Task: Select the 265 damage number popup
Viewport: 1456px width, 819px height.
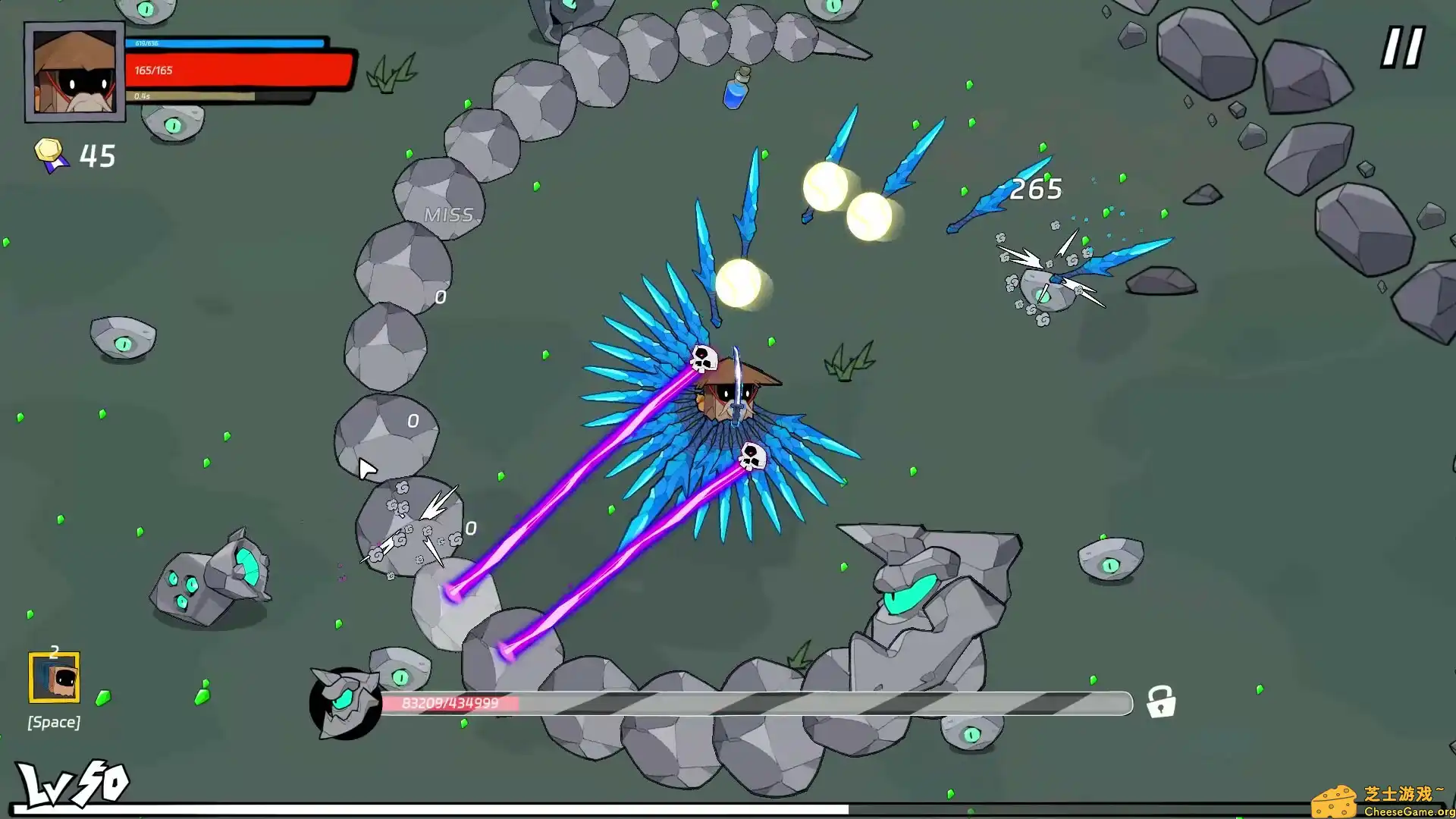Action: (x=1037, y=189)
